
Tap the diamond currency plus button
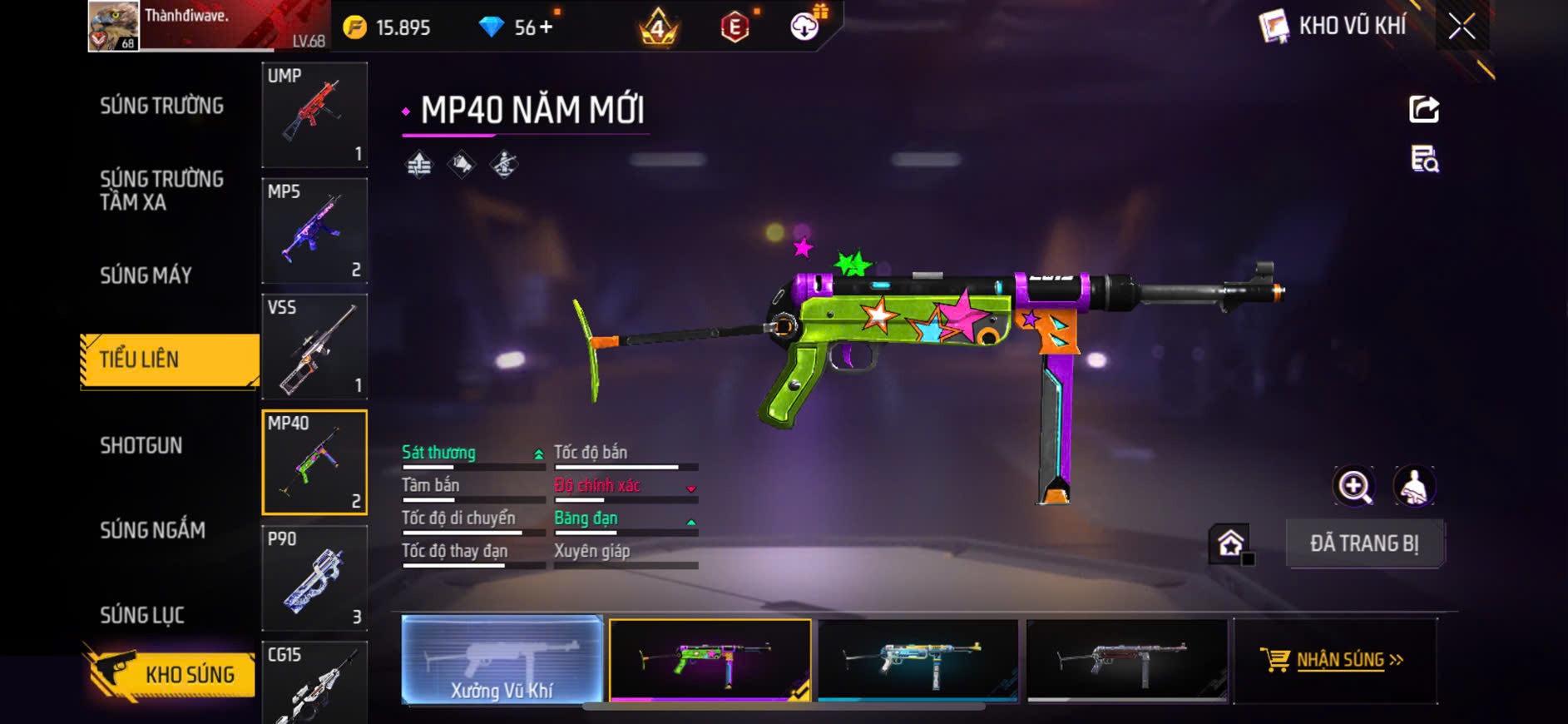tap(546, 27)
